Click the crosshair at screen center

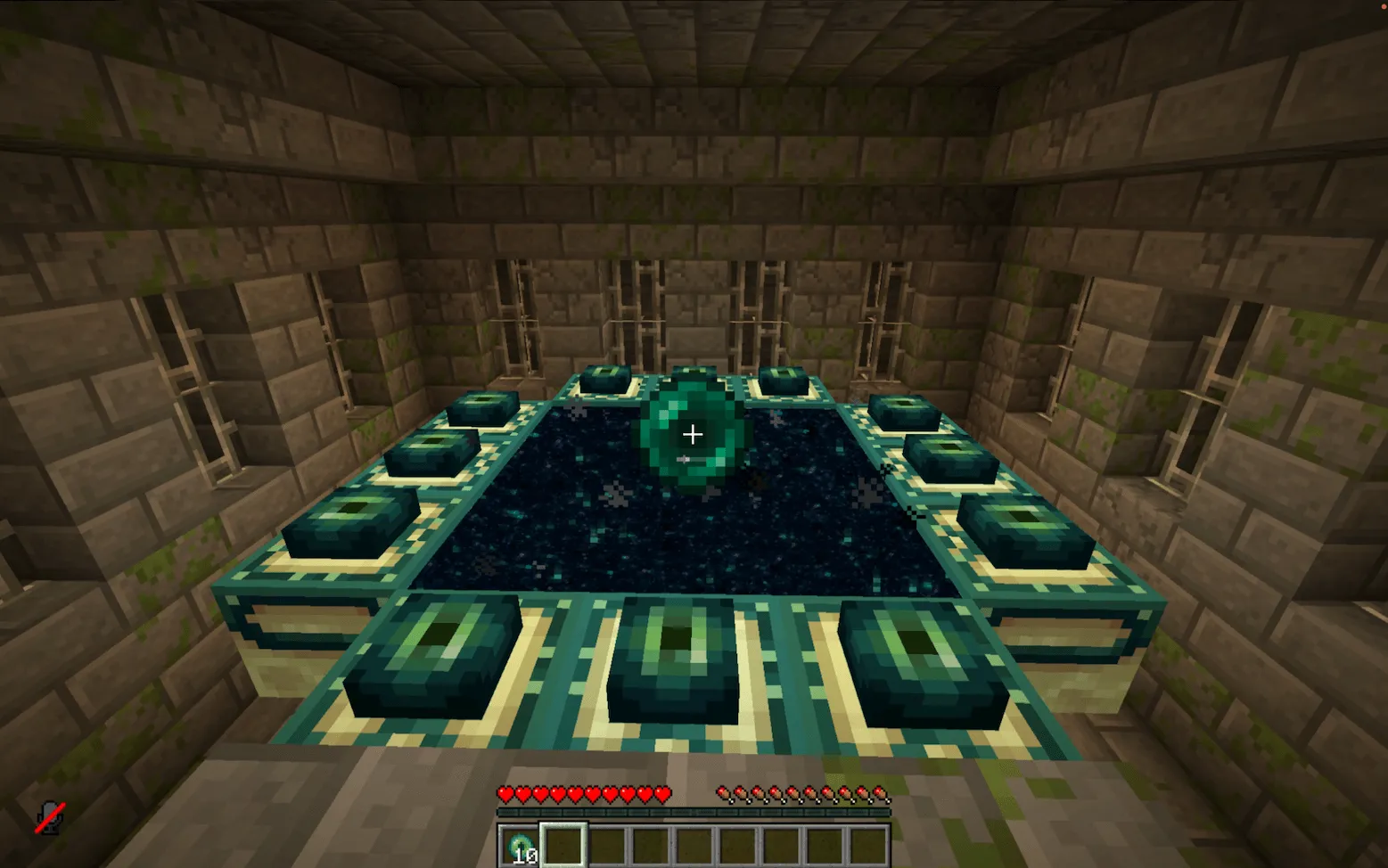pos(694,434)
